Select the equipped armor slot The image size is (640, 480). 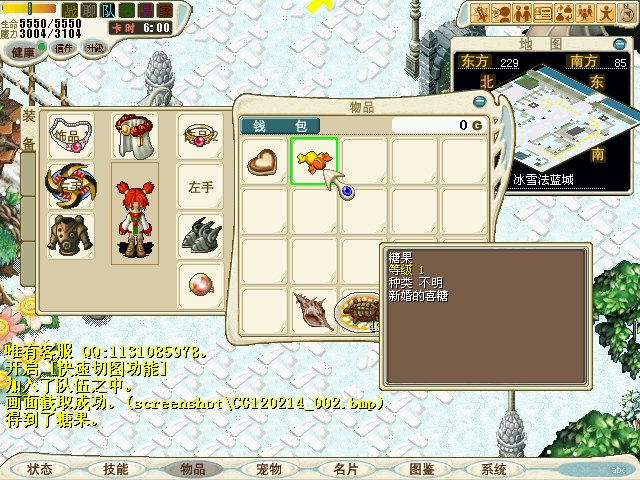coord(70,235)
